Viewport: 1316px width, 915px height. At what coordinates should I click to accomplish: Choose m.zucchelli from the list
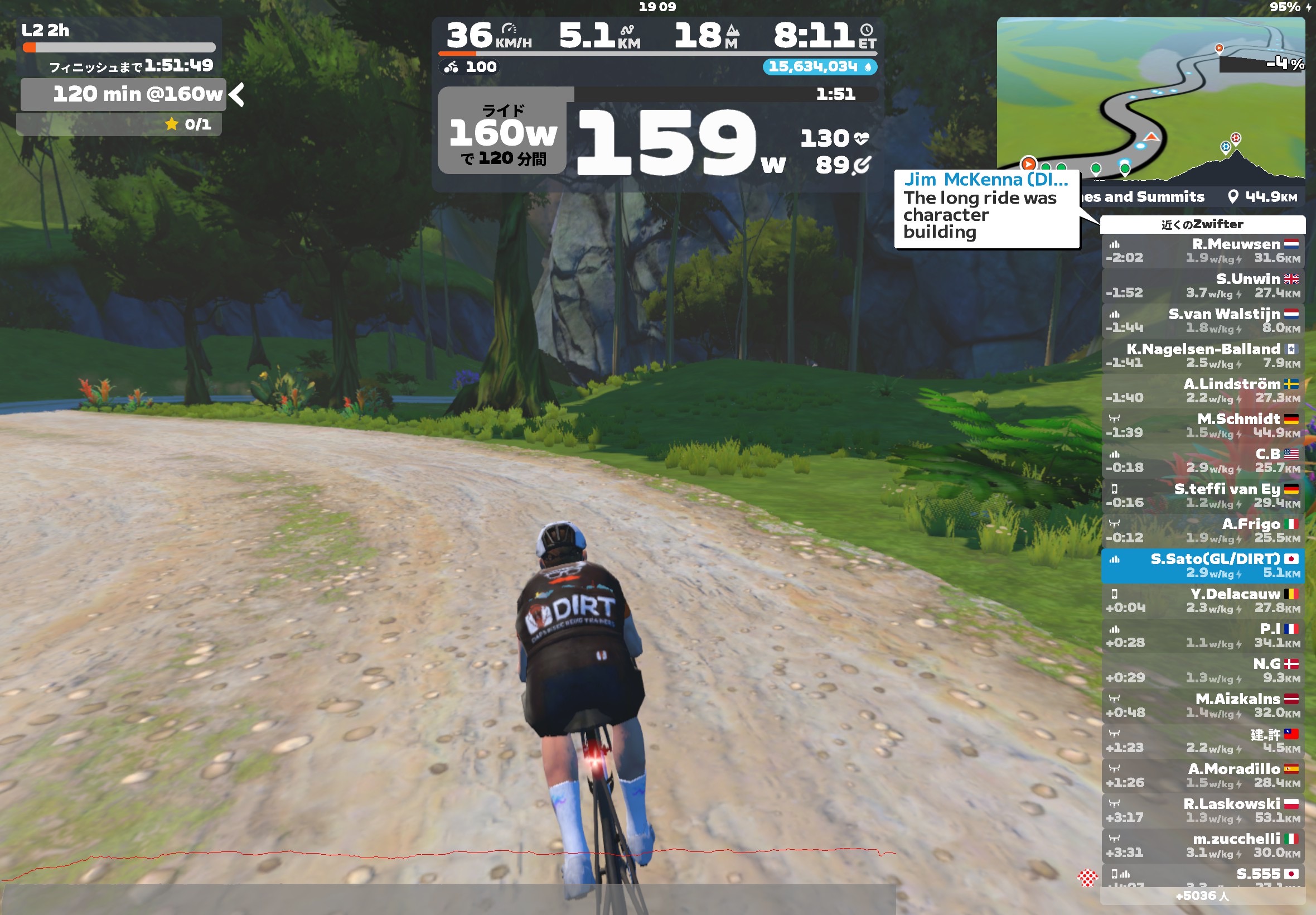(x=1203, y=846)
